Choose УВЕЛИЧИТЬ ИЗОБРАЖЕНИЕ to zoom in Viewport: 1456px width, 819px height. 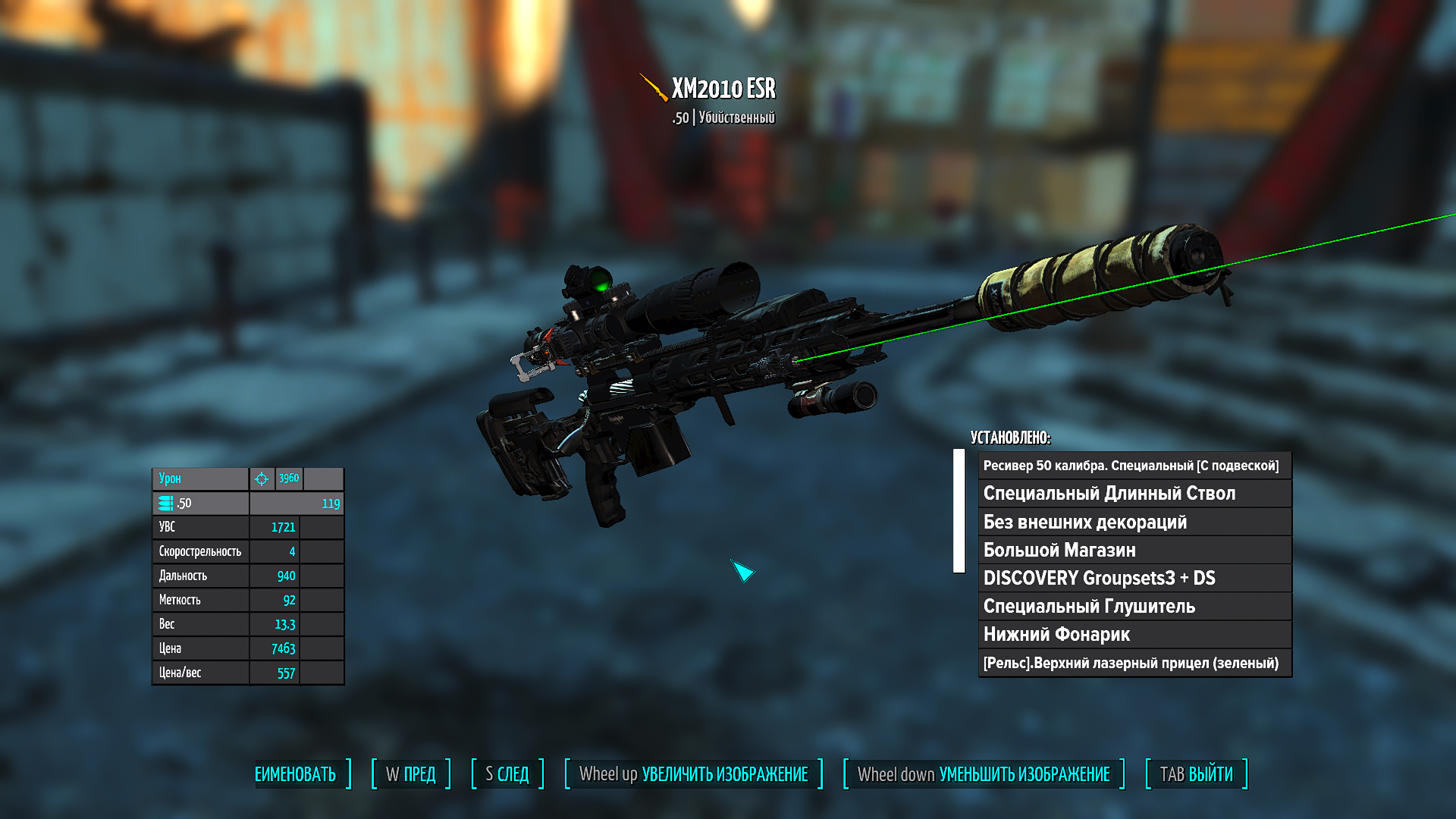coord(693,774)
